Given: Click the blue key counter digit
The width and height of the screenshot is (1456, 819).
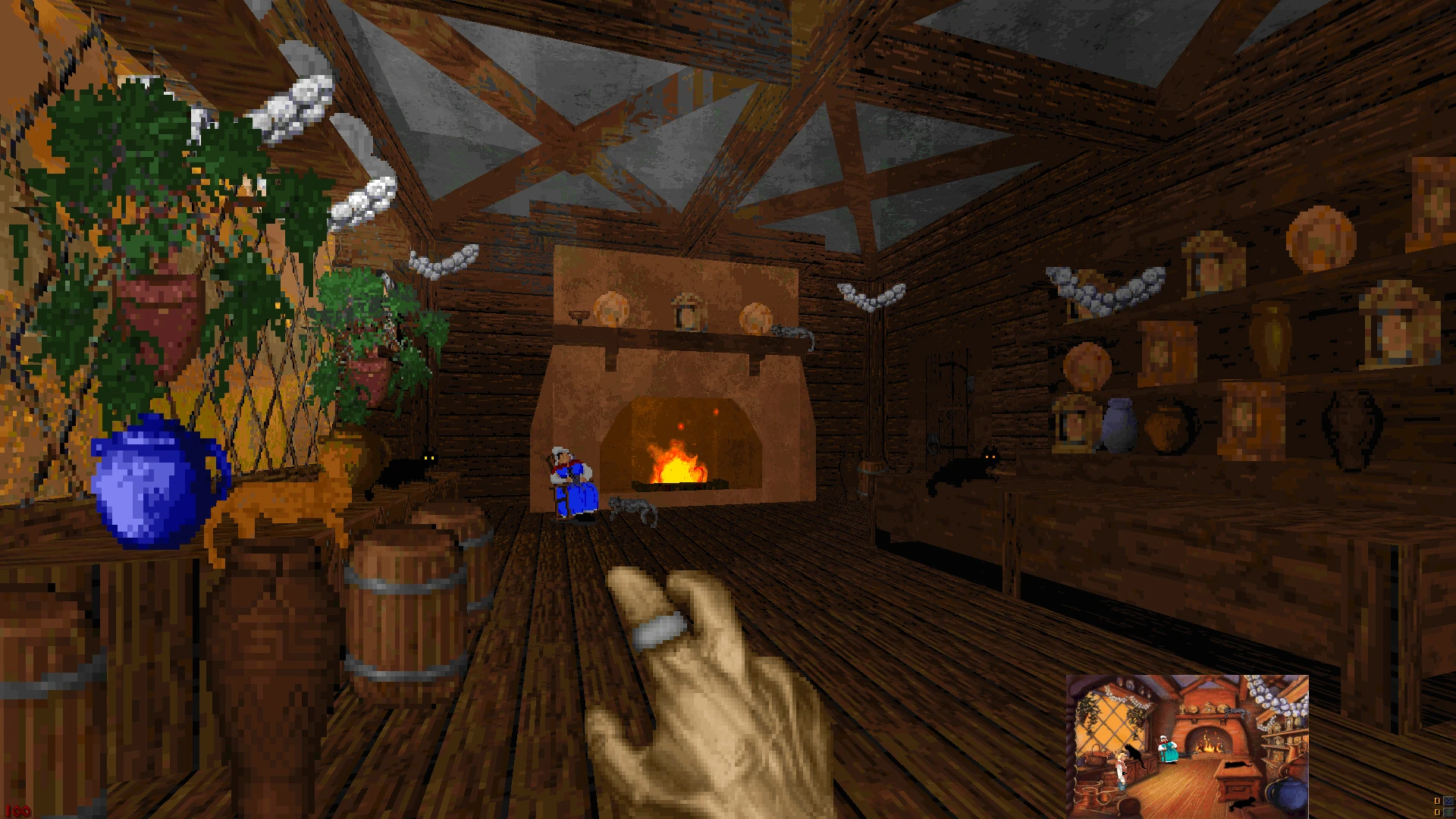Looking at the screenshot, I should point(1437,801).
